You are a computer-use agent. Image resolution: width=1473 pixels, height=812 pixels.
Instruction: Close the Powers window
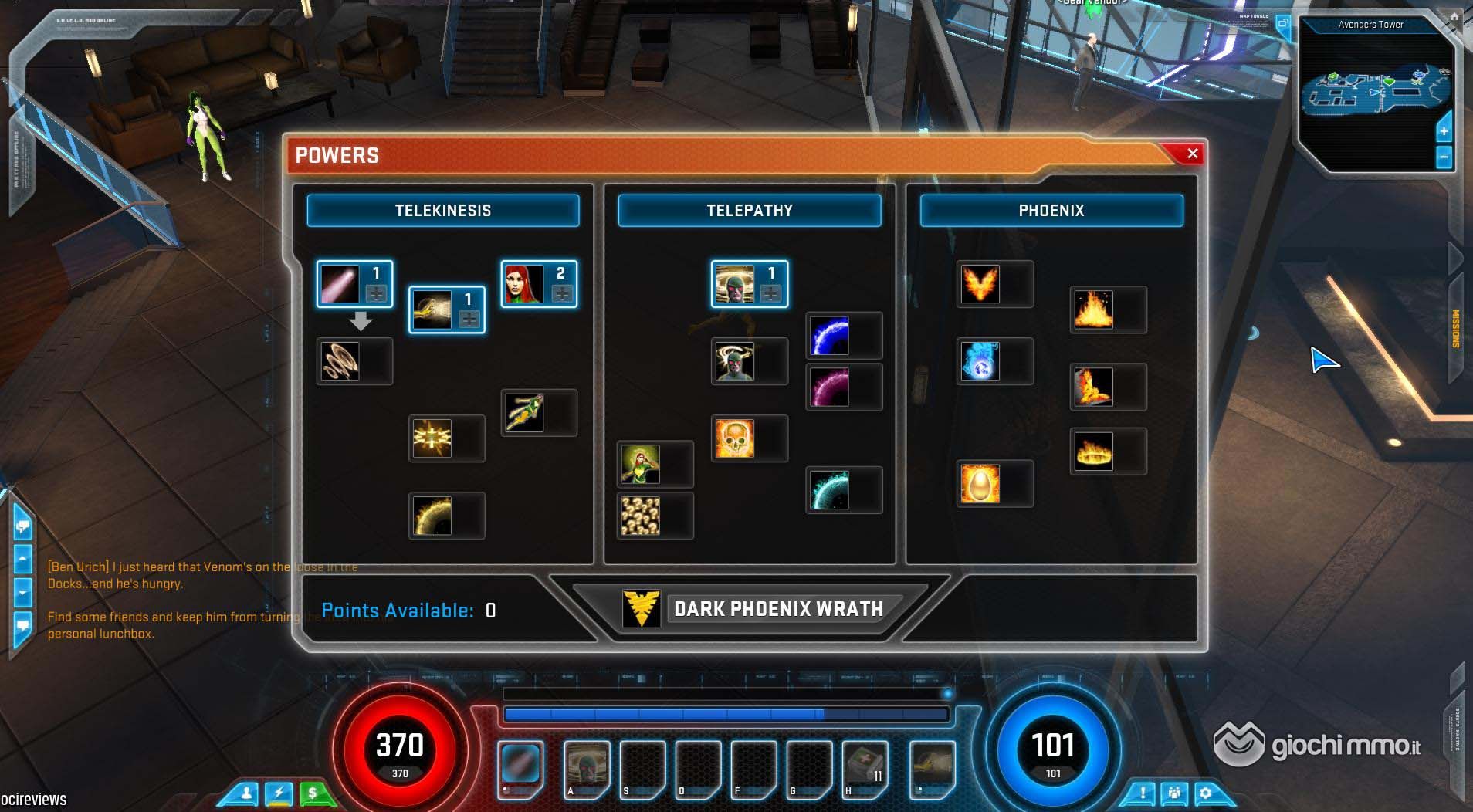[1192, 154]
